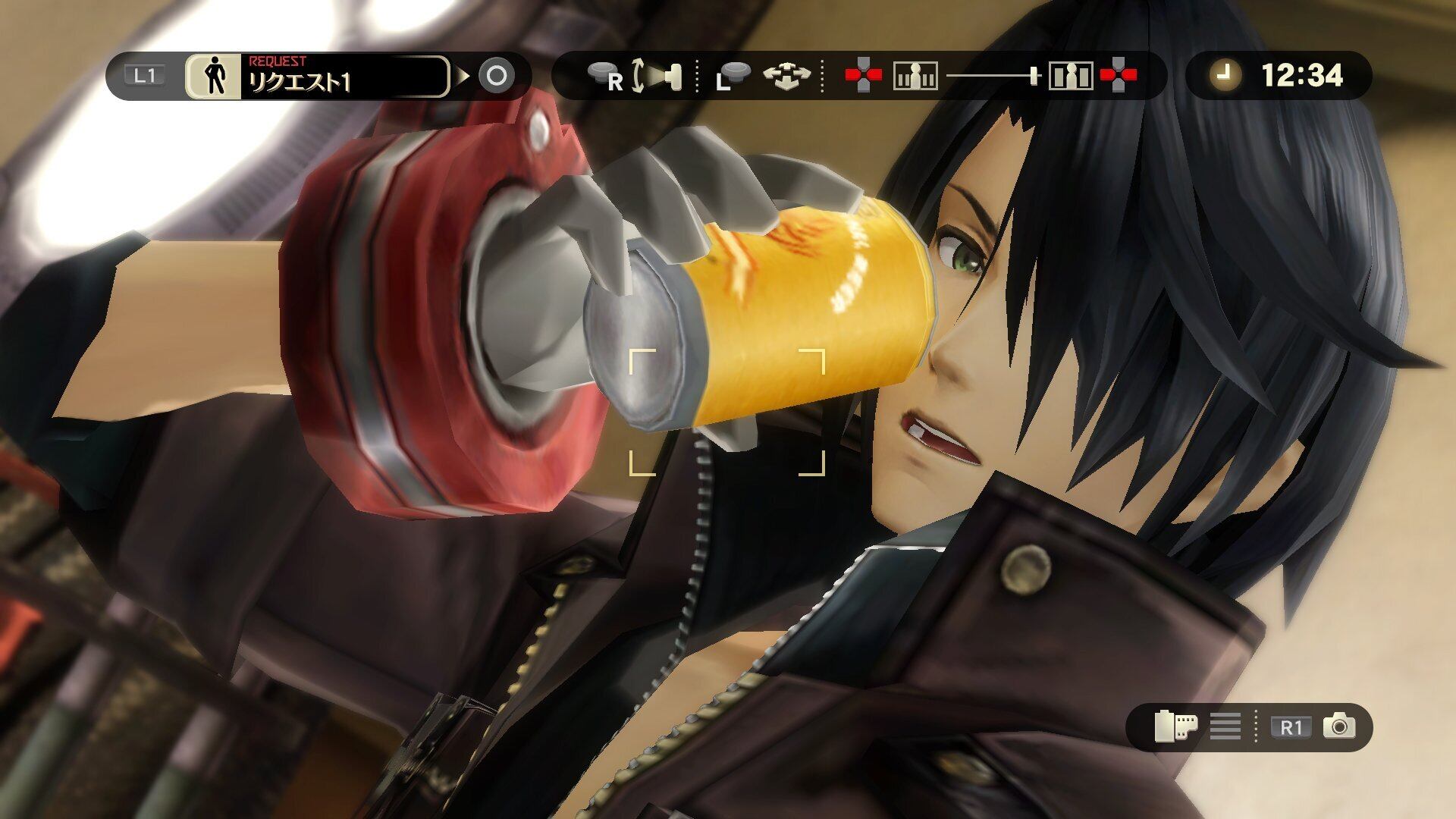The height and width of the screenshot is (819, 1456).
Task: Click the zoom slider handle
Action: 1033,76
